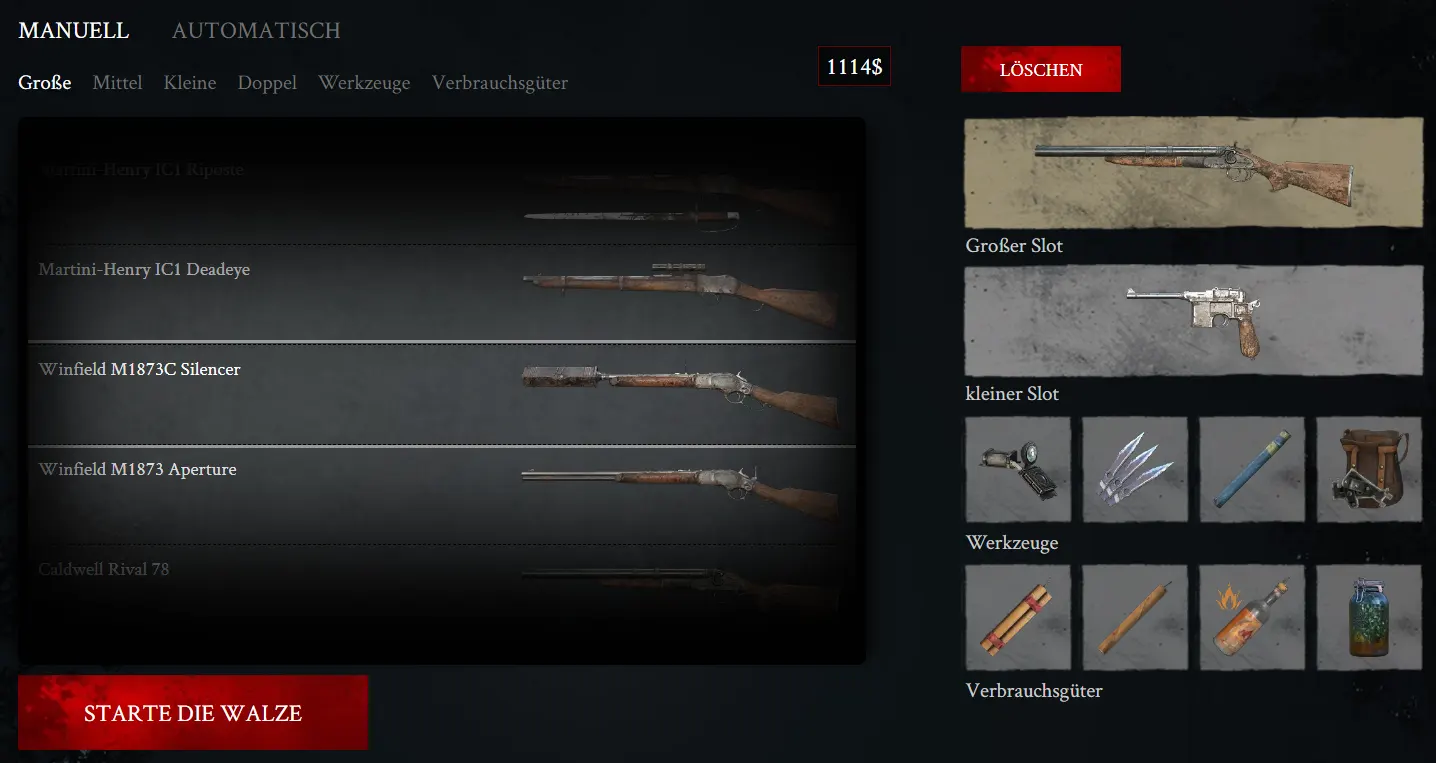This screenshot has width=1436, height=763.
Task: Select the Winfield M1873C Silencer row
Action: pos(441,394)
